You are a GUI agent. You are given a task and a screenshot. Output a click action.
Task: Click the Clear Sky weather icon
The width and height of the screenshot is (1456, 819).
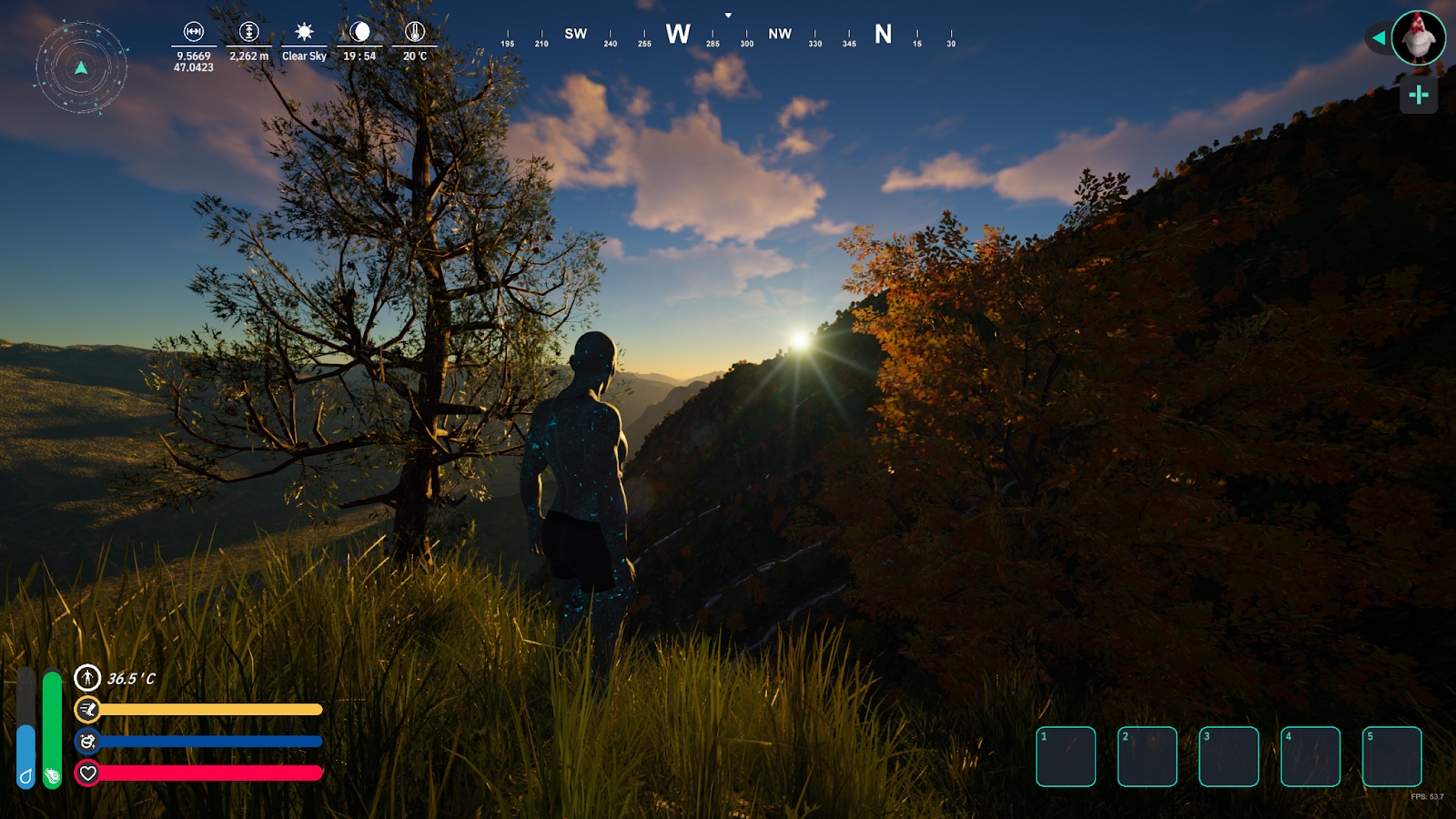tap(304, 32)
